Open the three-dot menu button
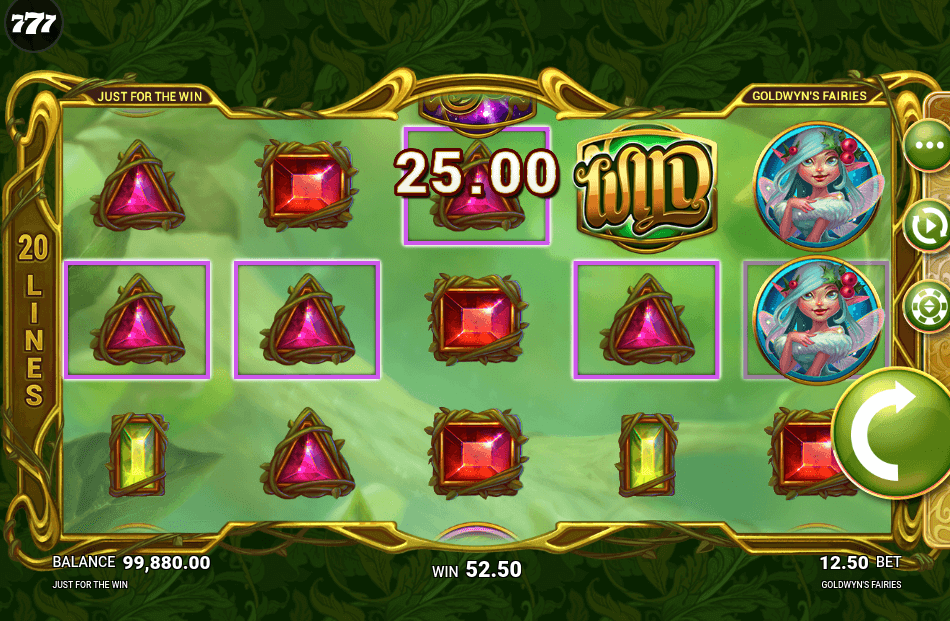 tap(927, 145)
